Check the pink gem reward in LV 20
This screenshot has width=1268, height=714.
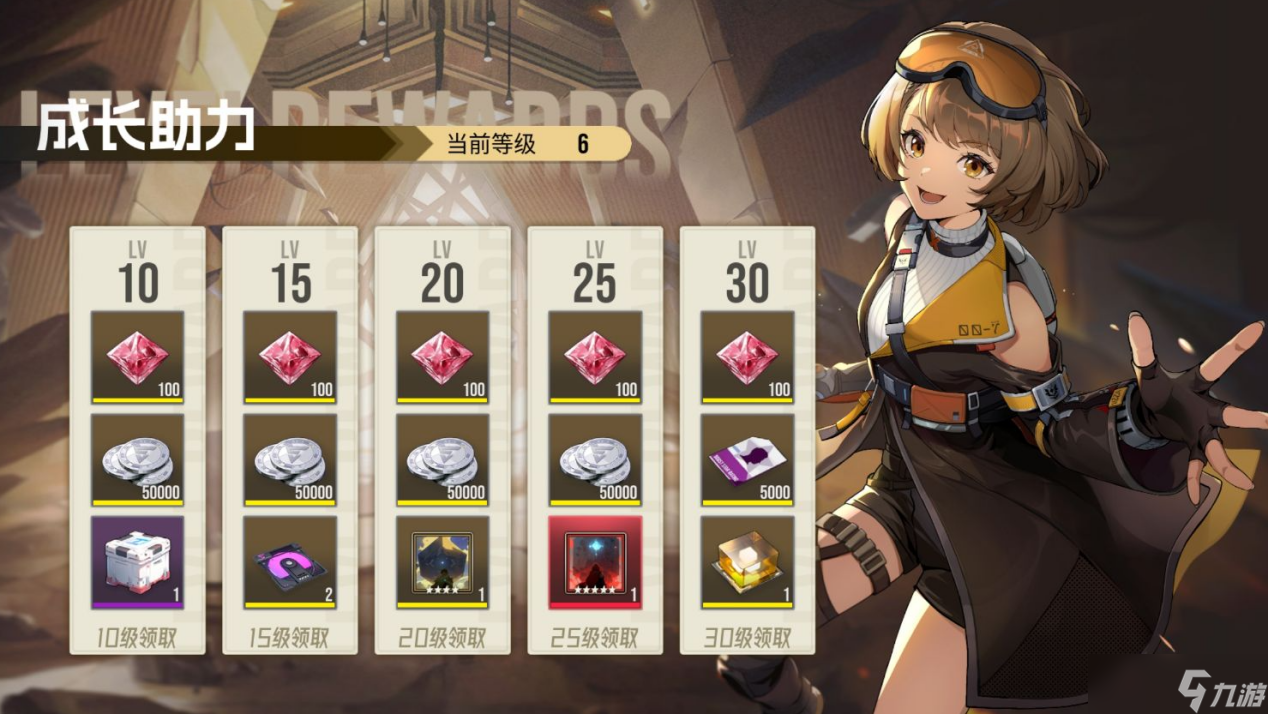(442, 357)
